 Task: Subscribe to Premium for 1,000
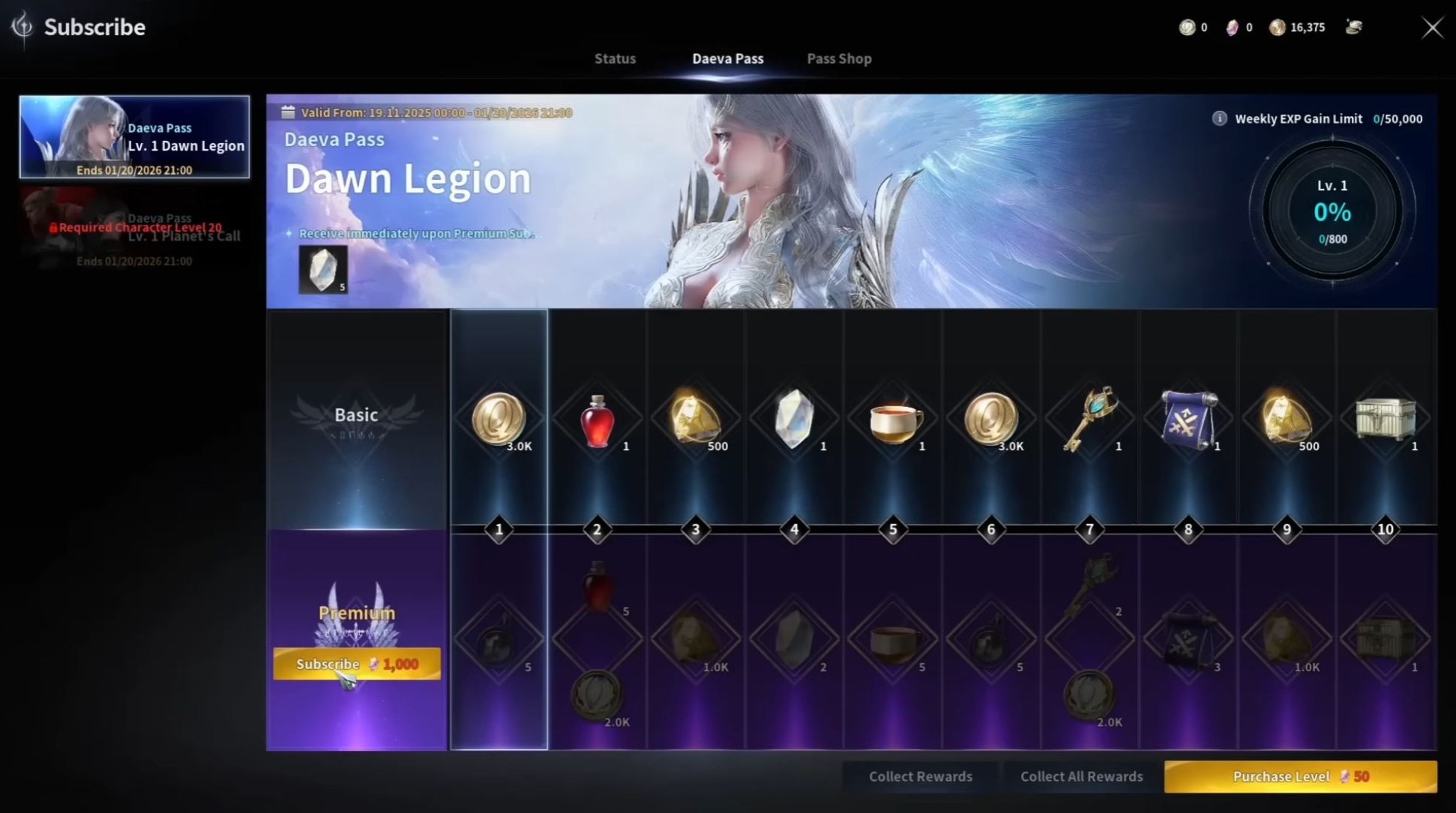(357, 664)
